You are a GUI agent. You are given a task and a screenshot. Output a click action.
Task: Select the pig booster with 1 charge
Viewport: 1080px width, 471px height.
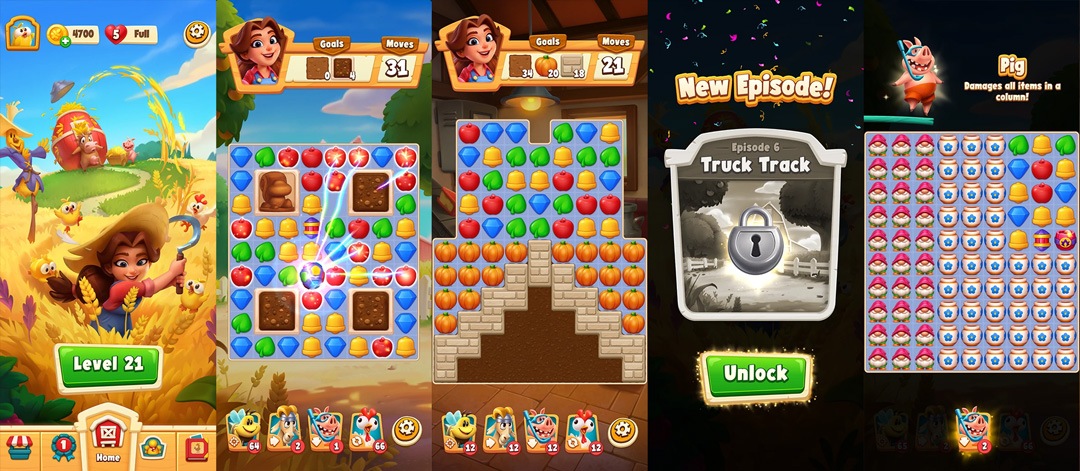326,428
